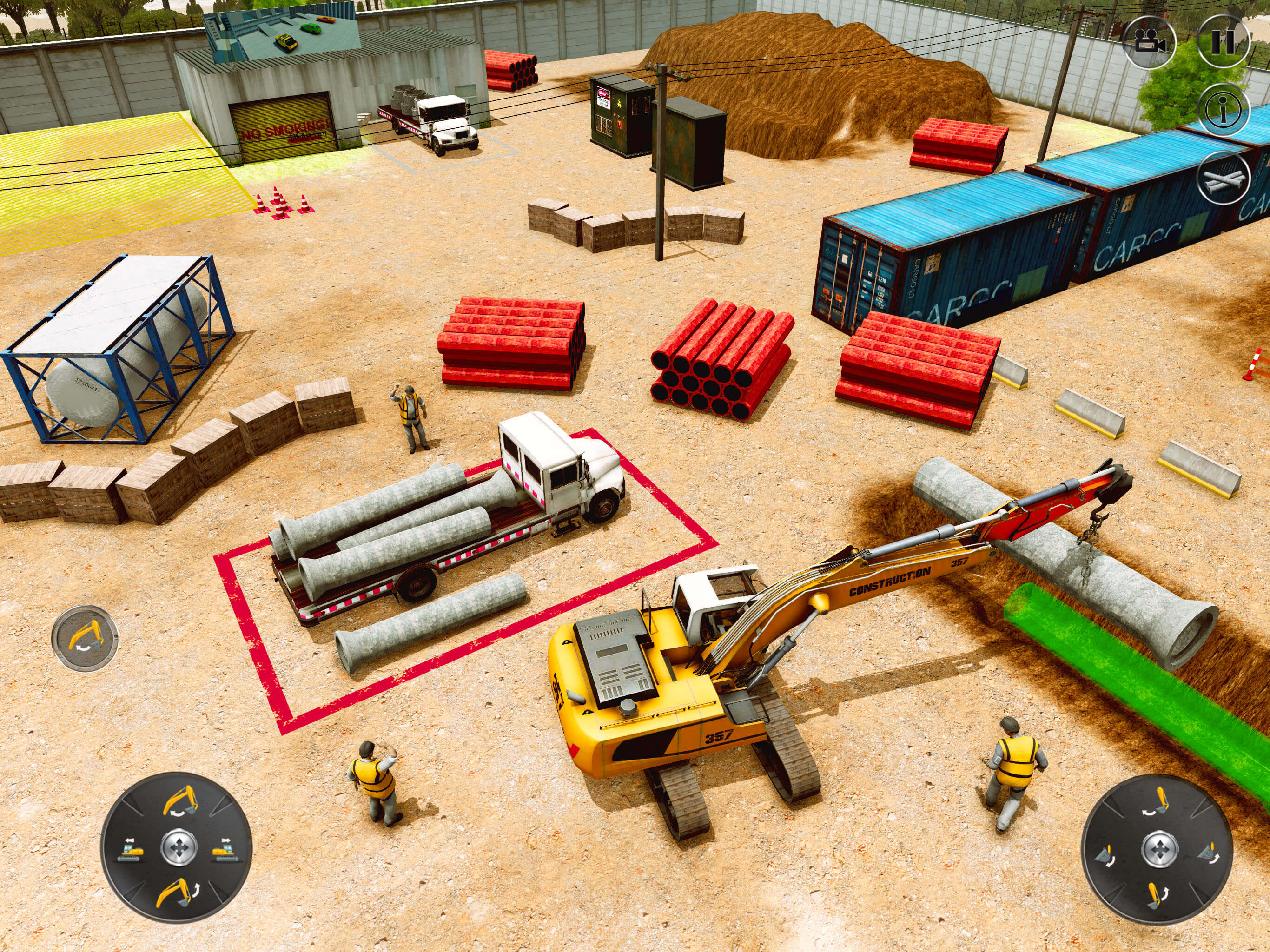Screen dimensions: 1270x952
Task: Click the small standalone excavator arm button
Action: click(85, 638)
